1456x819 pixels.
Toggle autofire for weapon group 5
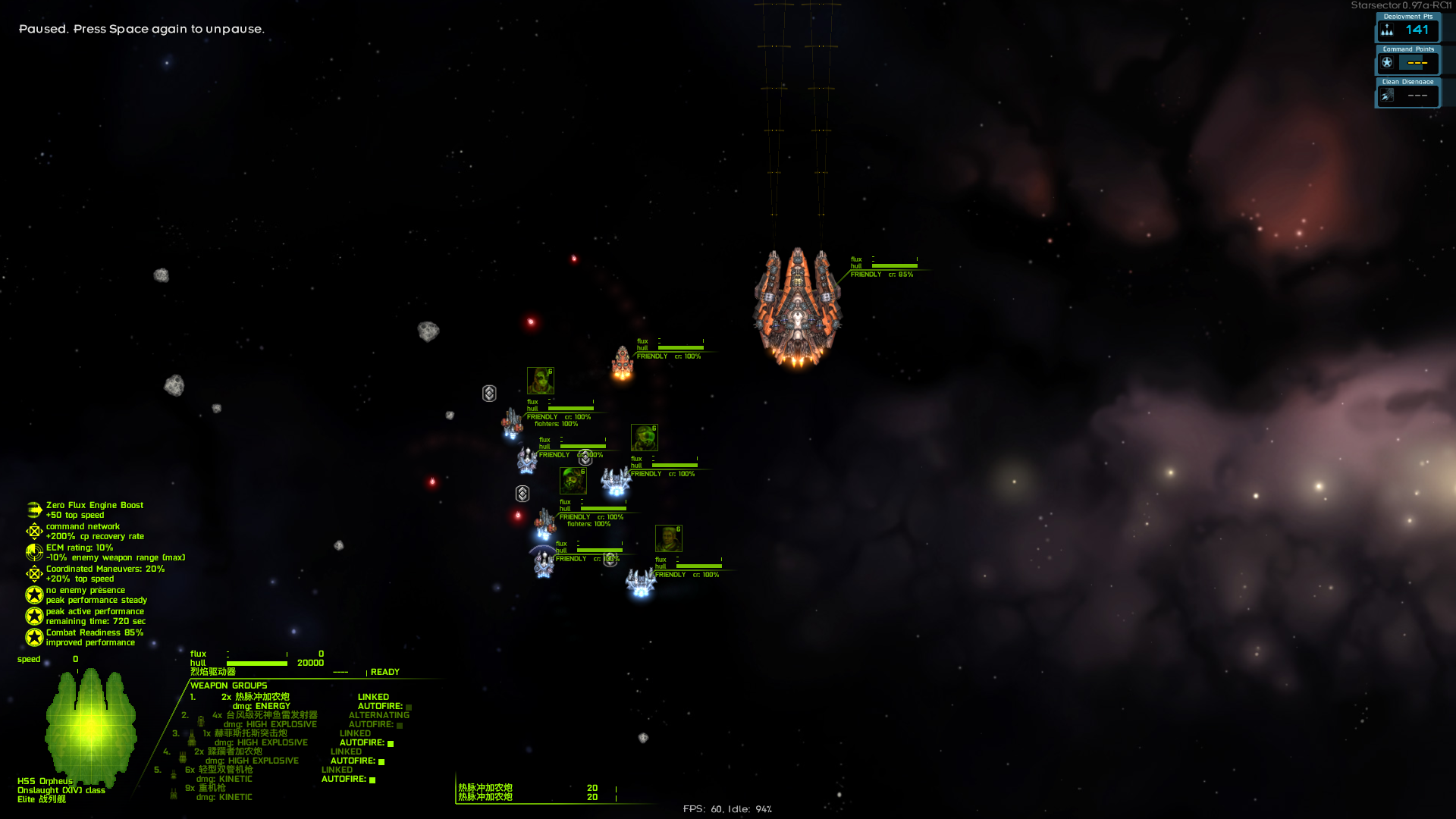click(x=371, y=779)
